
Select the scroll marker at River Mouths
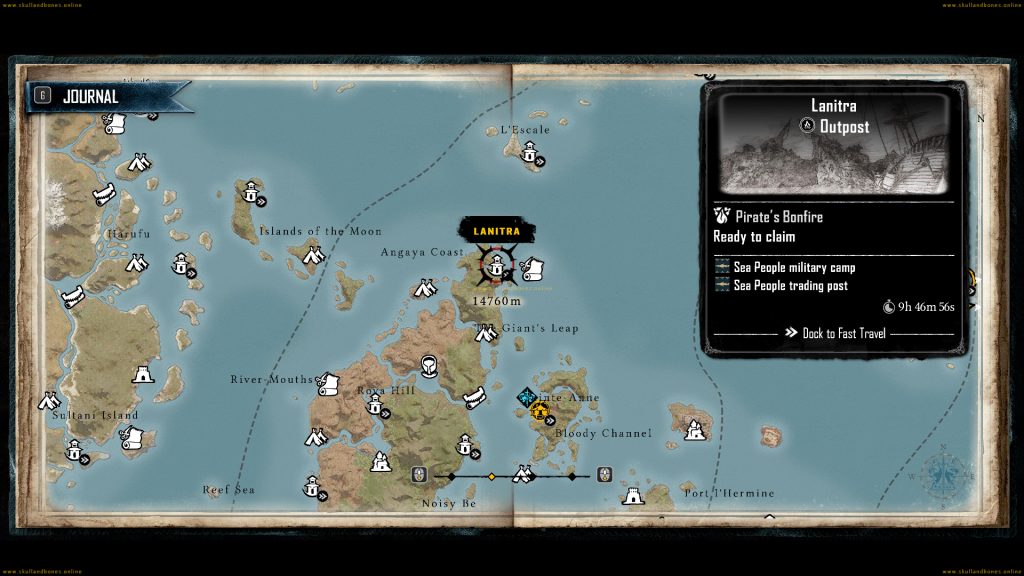point(328,383)
